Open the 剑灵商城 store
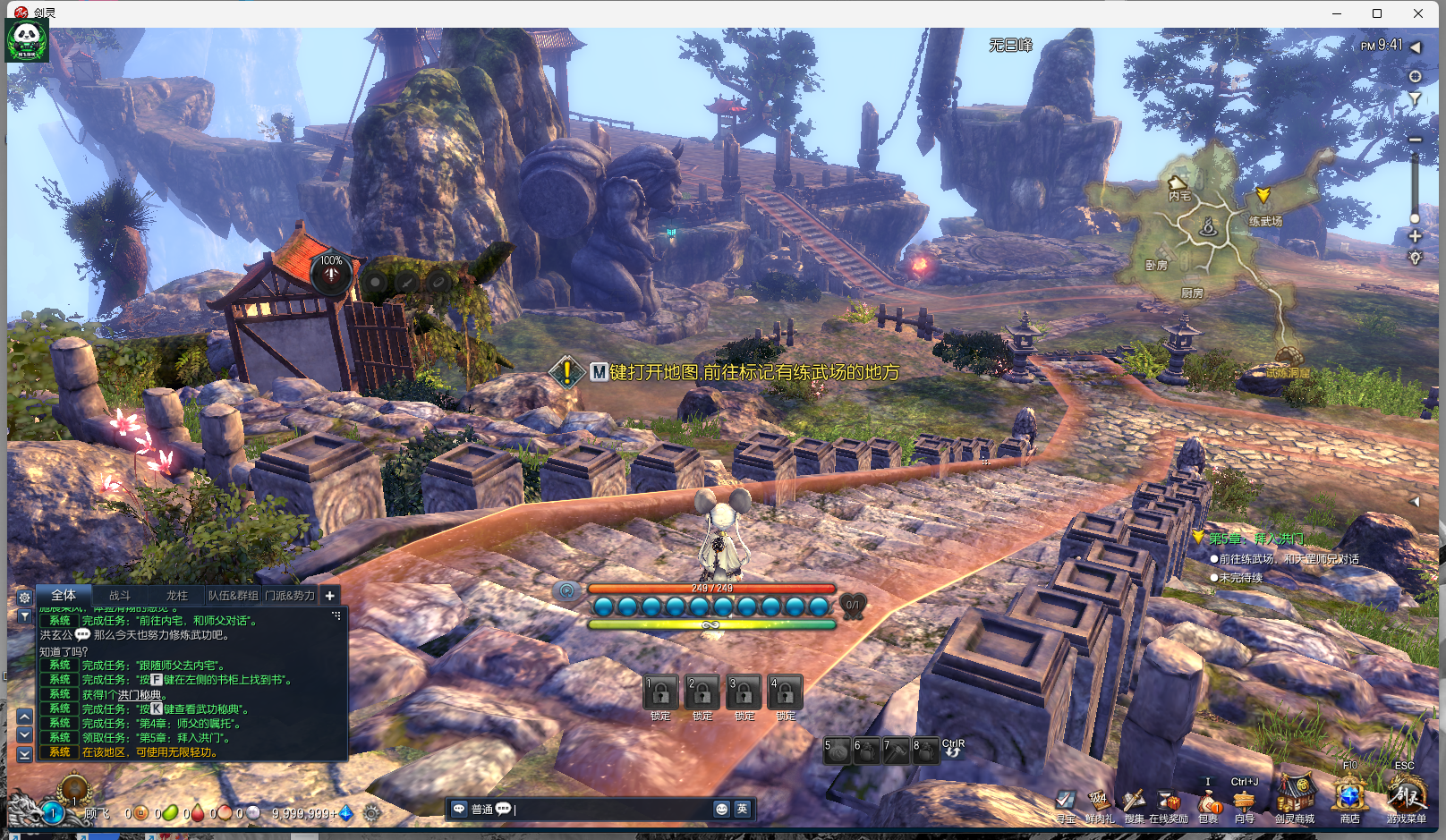This screenshot has width=1446, height=840. click(1294, 796)
